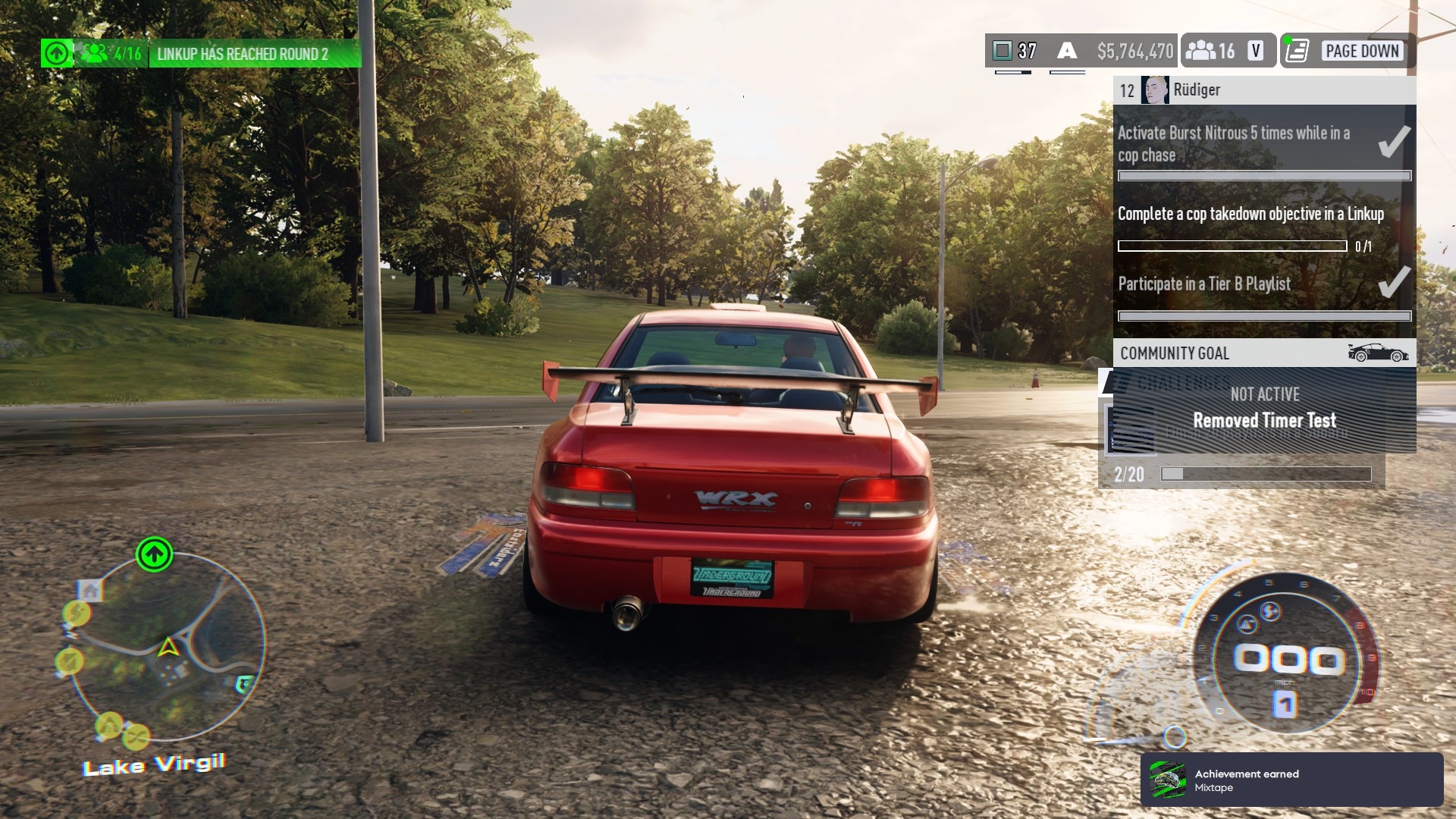Open the challenges journal icon
Image resolution: width=1456 pixels, height=819 pixels.
[1298, 51]
